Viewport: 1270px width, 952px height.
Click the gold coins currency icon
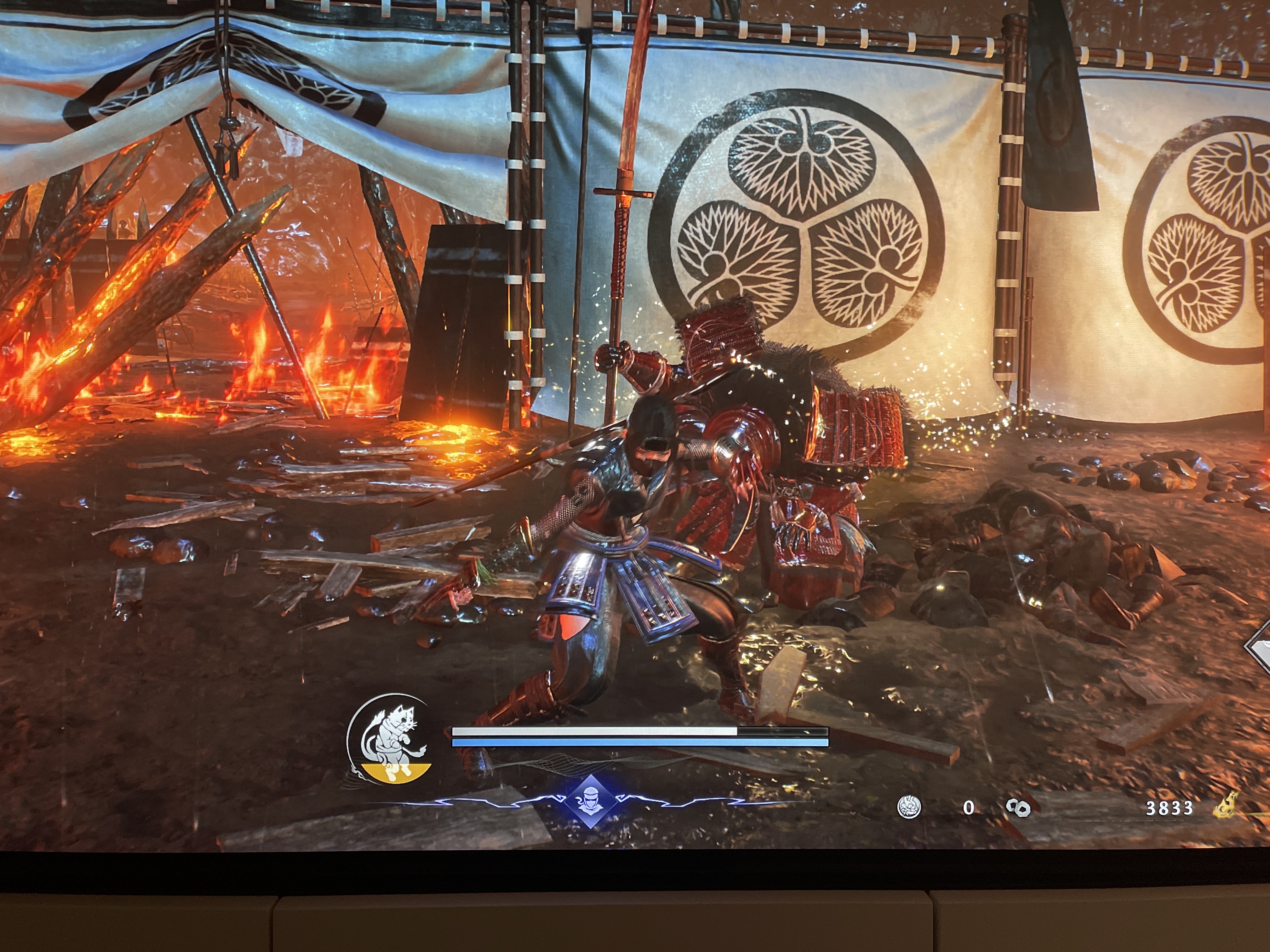(1019, 807)
